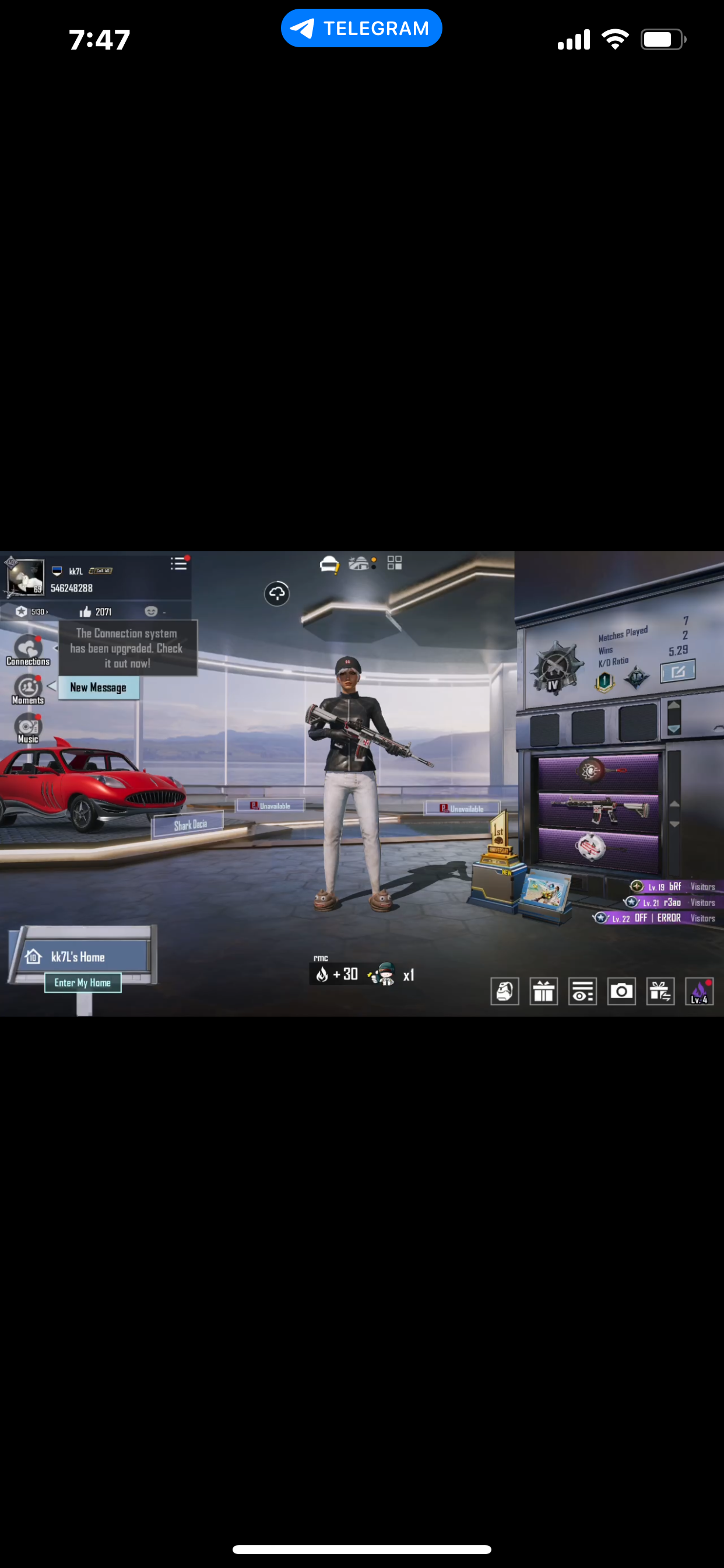Open the list menu icon beside the player name
724x1568 pixels.
coord(179,563)
